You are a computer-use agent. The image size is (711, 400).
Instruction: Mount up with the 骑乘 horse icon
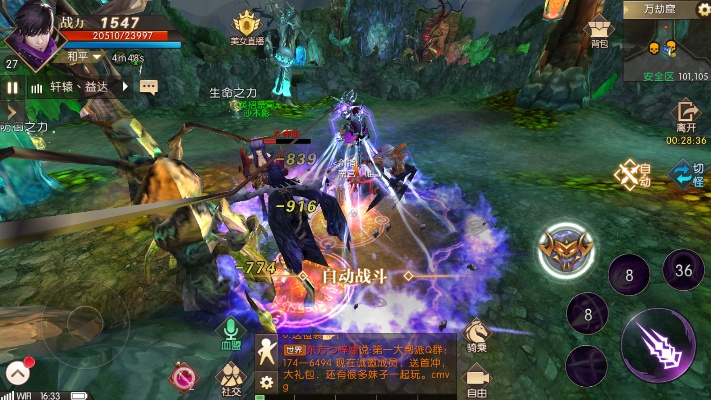[x=477, y=335]
